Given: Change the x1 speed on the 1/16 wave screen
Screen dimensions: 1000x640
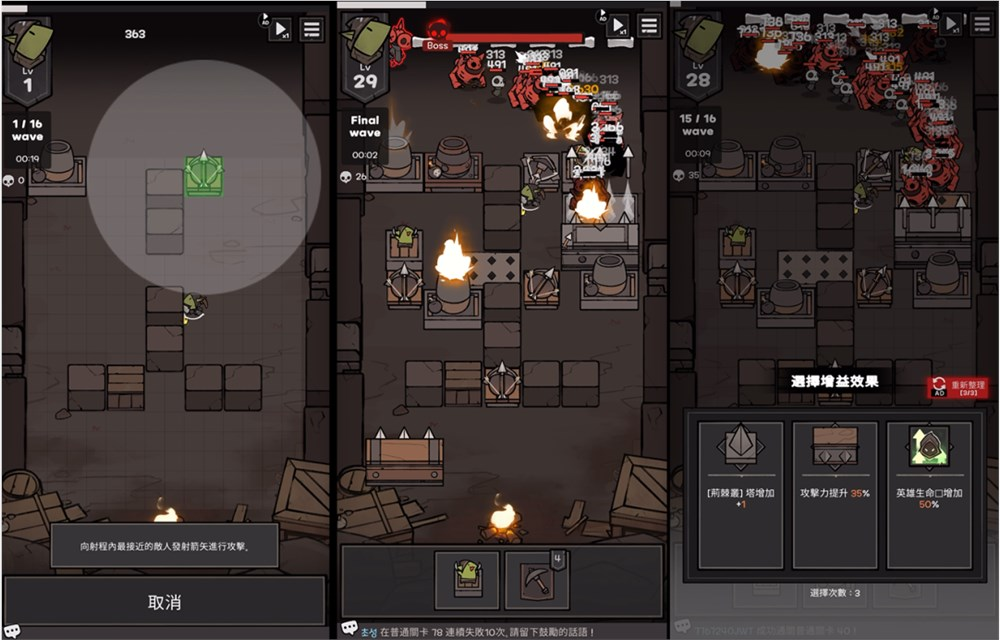Looking at the screenshot, I should click(x=281, y=29).
